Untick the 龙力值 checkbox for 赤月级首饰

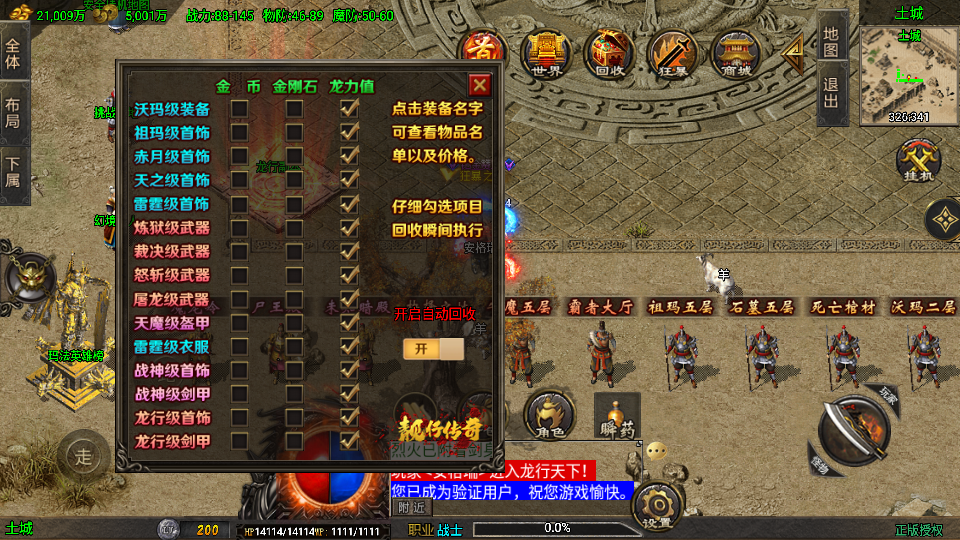pos(349,156)
